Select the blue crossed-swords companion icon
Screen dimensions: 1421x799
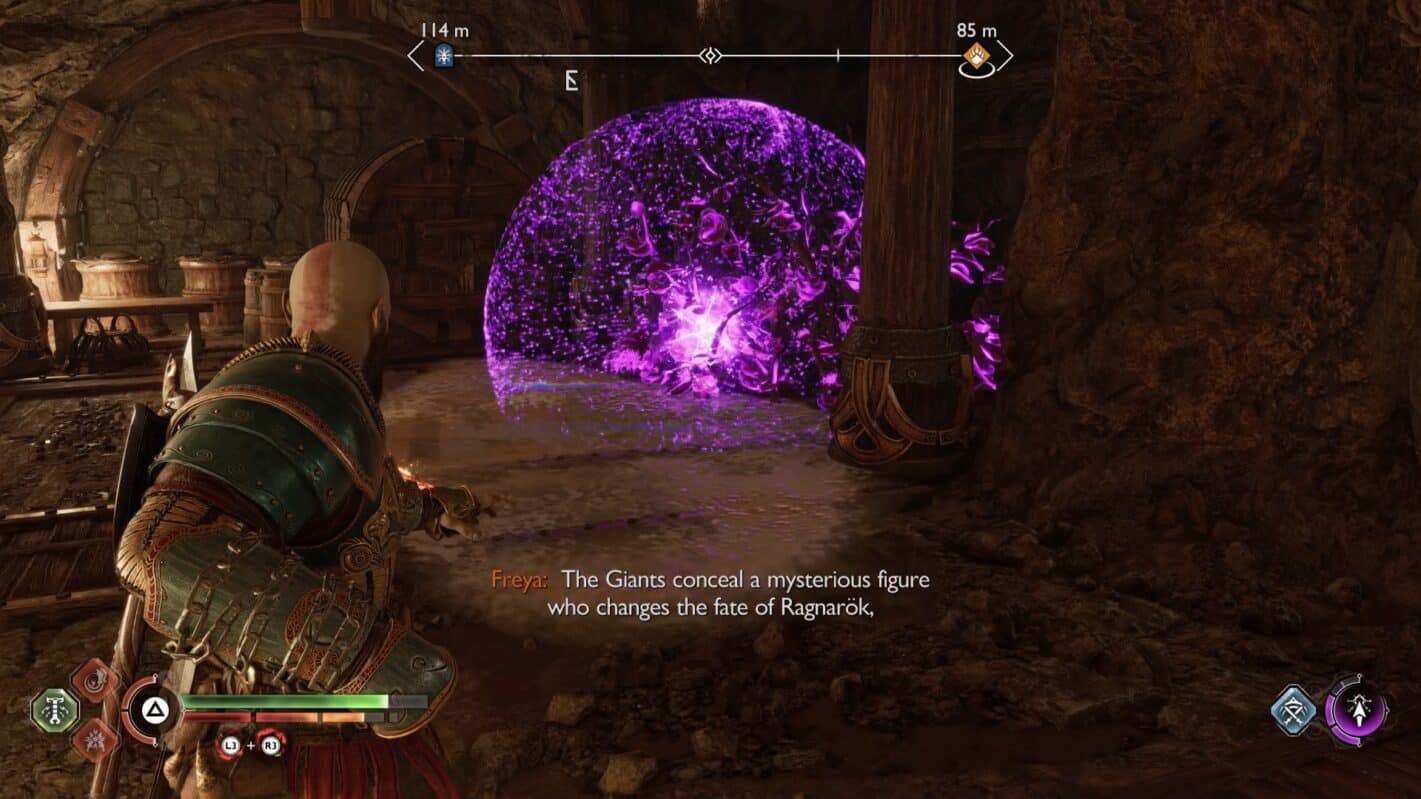tap(1294, 710)
